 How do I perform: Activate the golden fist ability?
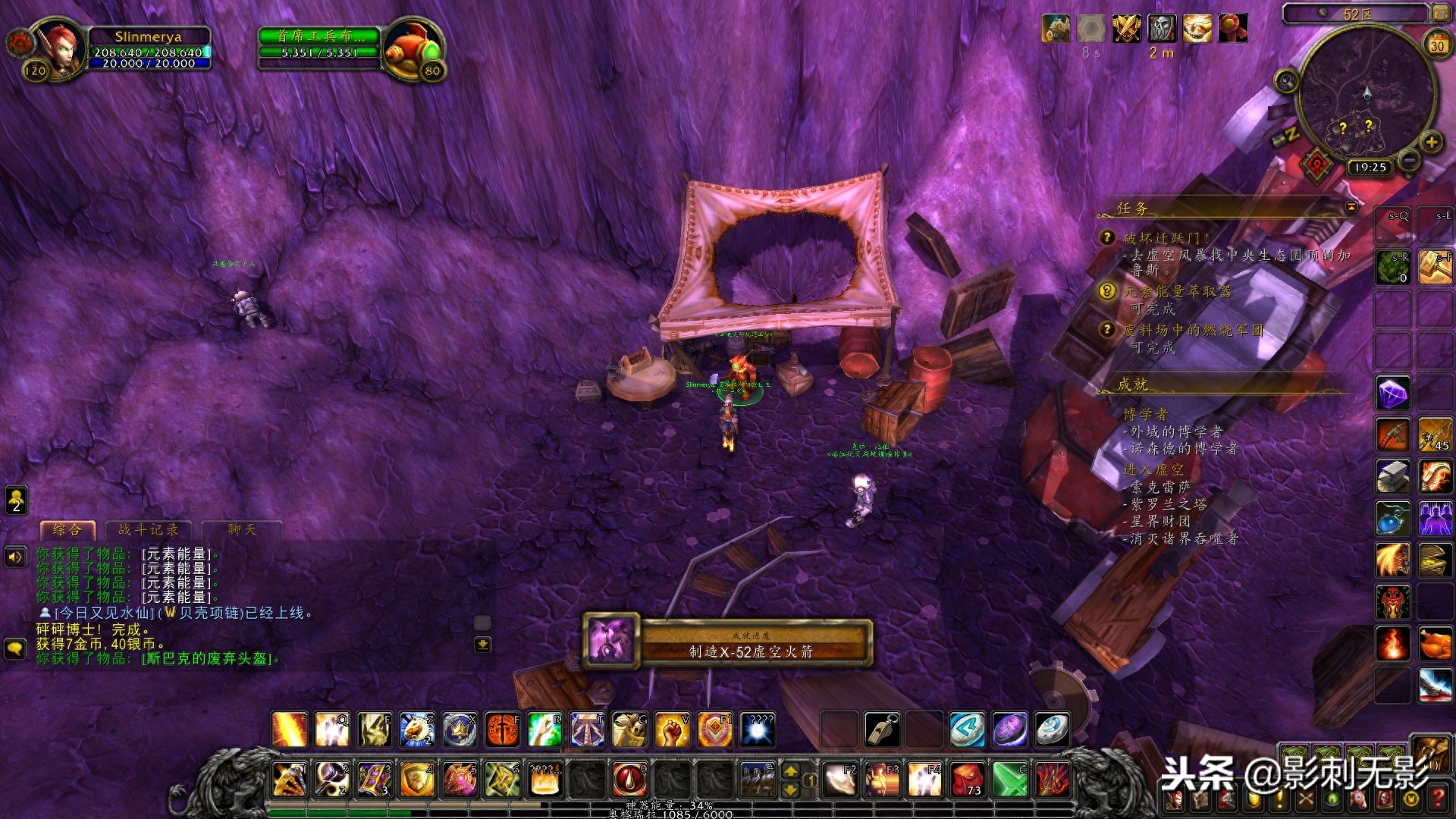672,730
